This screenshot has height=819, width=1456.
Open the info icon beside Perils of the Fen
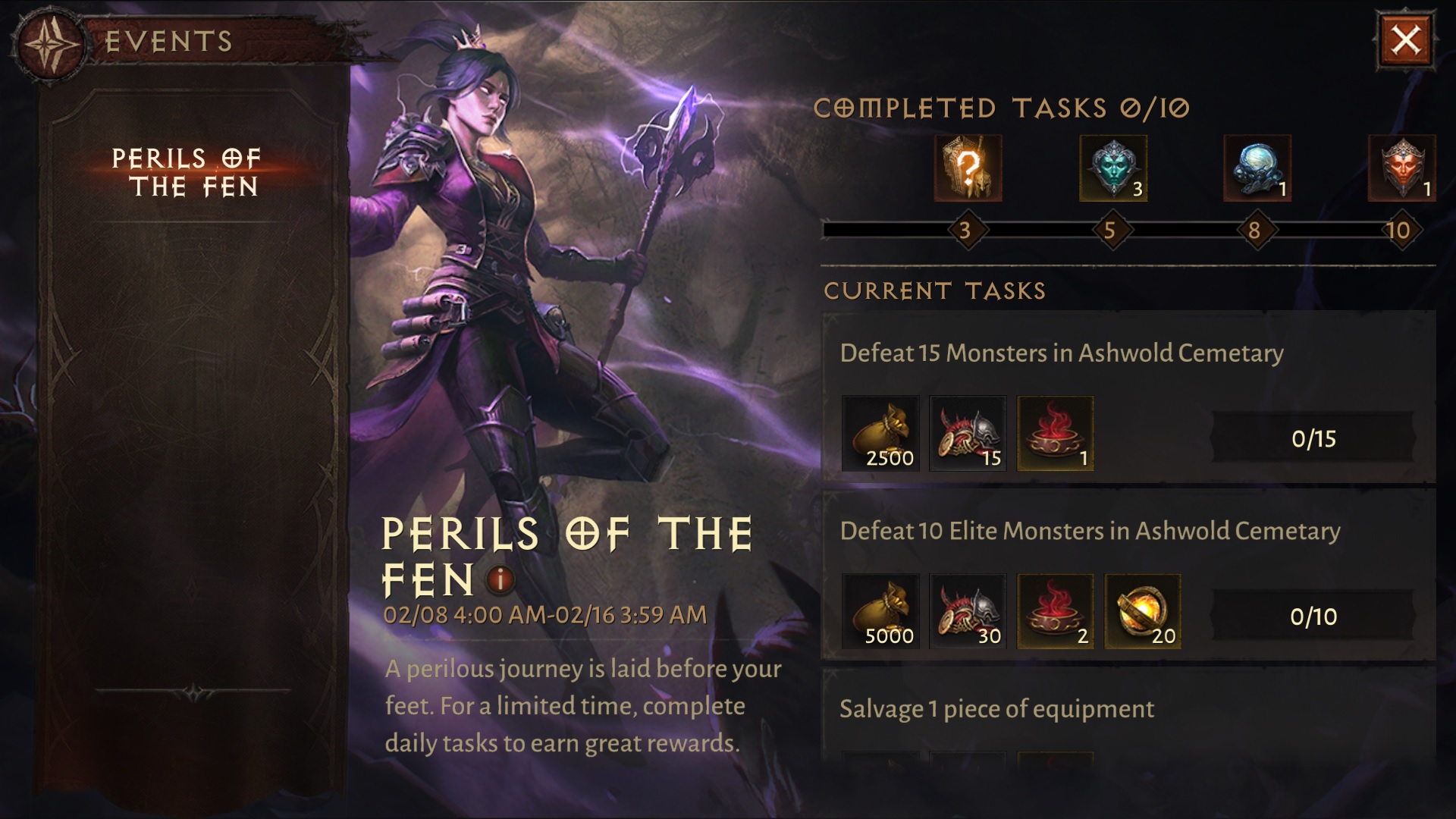tap(500, 581)
